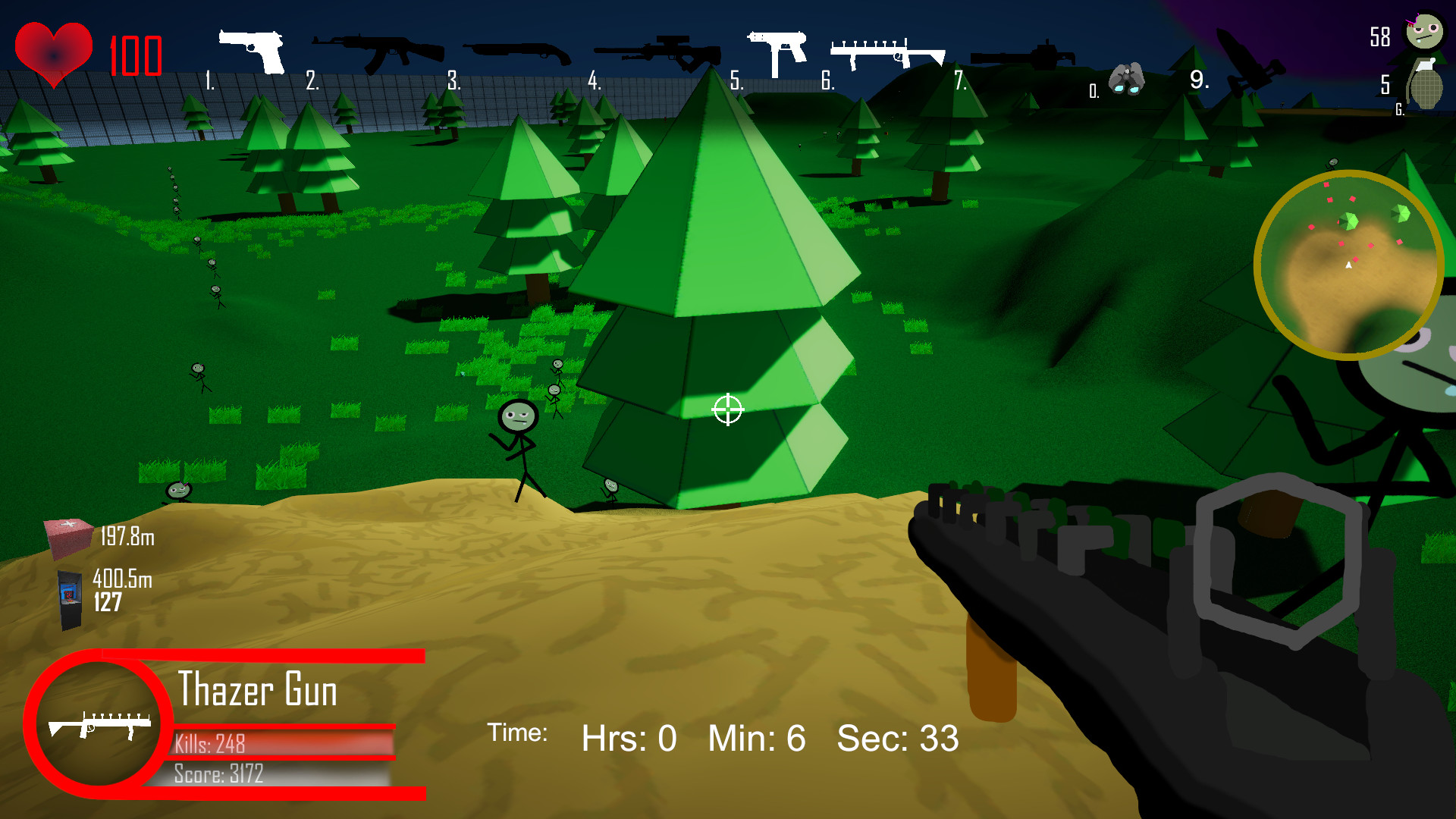
Task: Toggle the equipped Thazer Gun in slot 6
Action: pos(887,52)
